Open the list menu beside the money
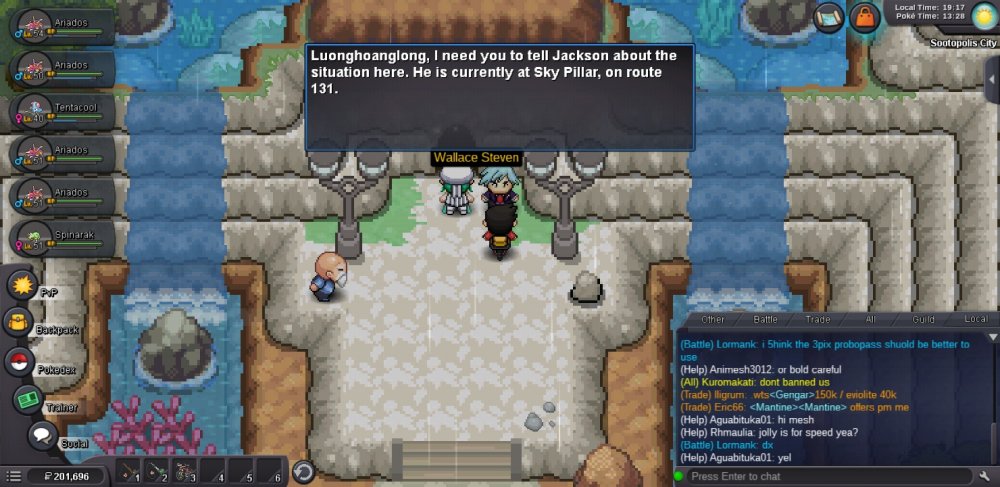Screen dimensions: 1000x487 click(x=13, y=476)
